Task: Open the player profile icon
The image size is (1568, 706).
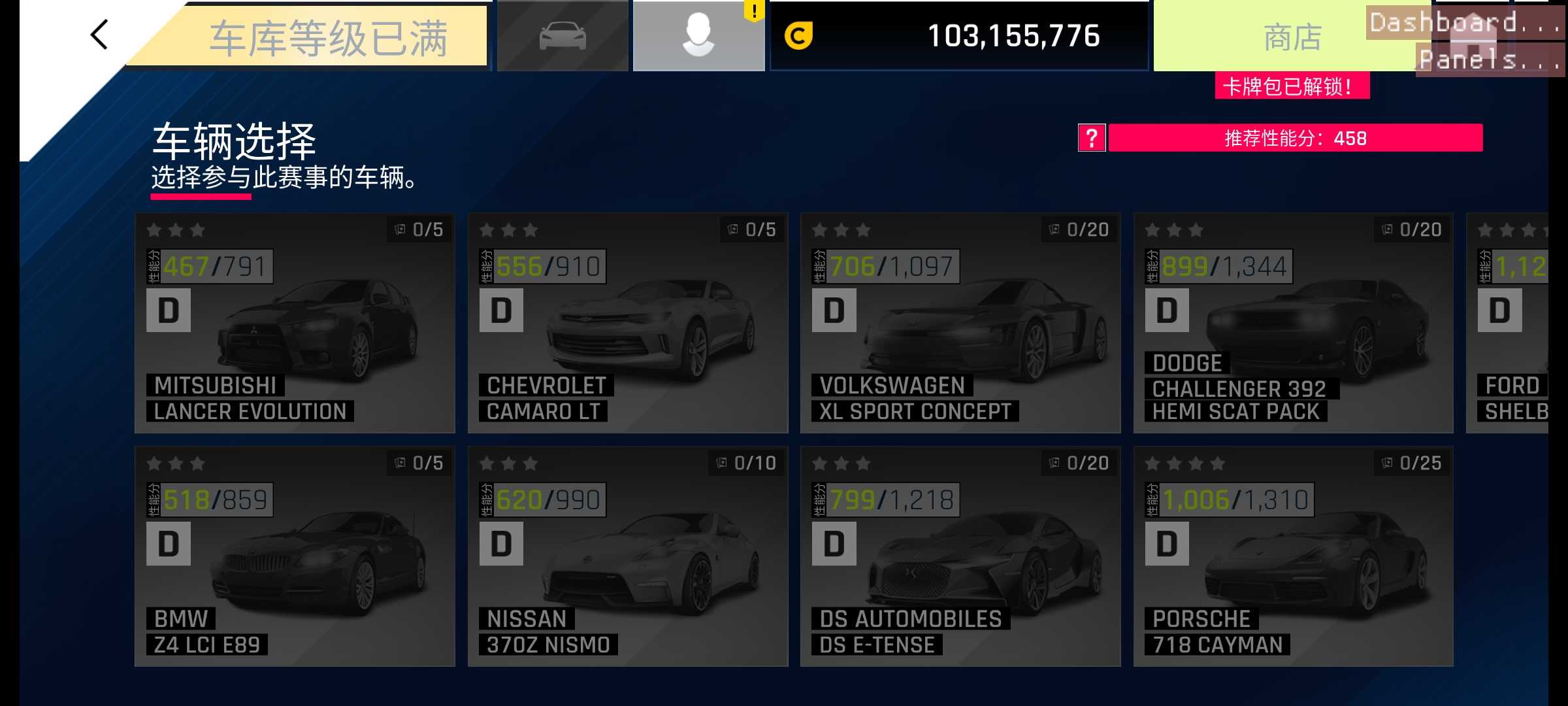Action: point(698,36)
